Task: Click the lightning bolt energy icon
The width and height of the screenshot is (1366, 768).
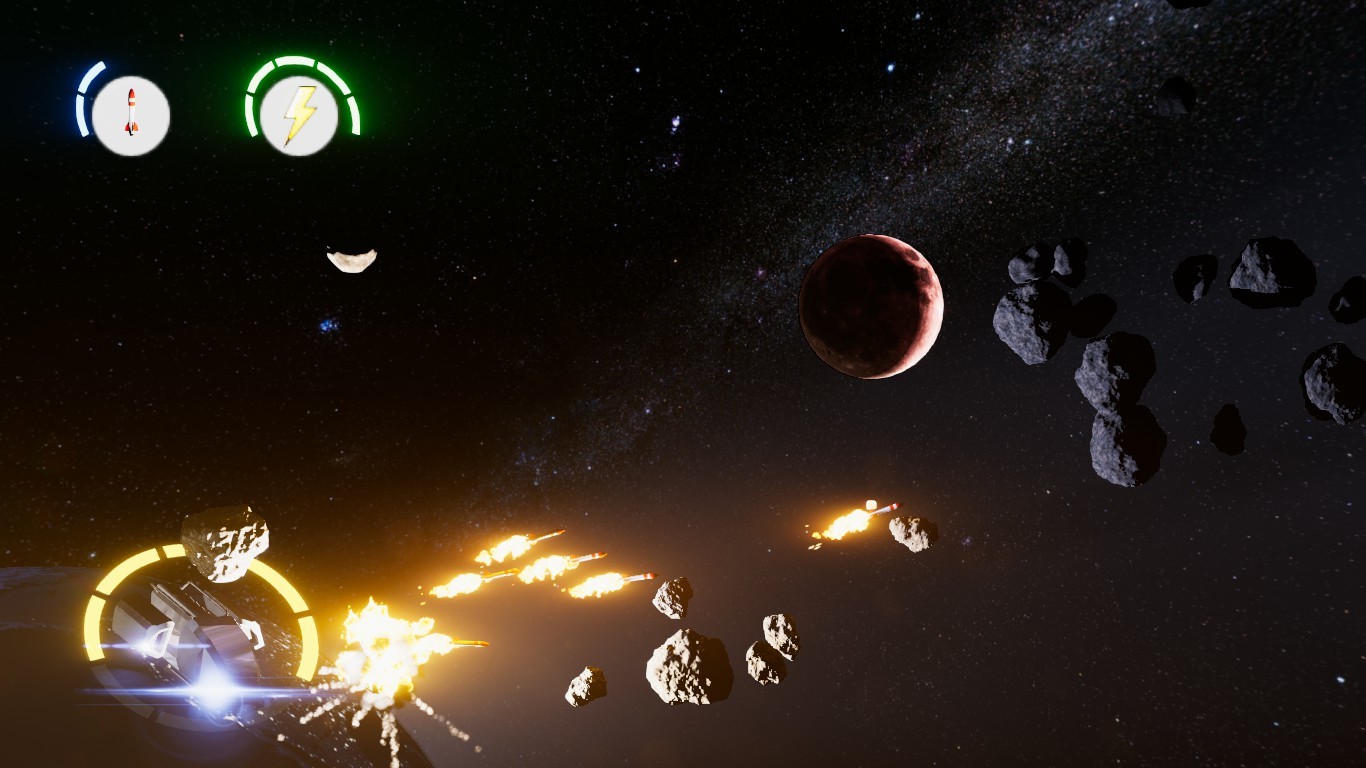Action: [x=301, y=113]
